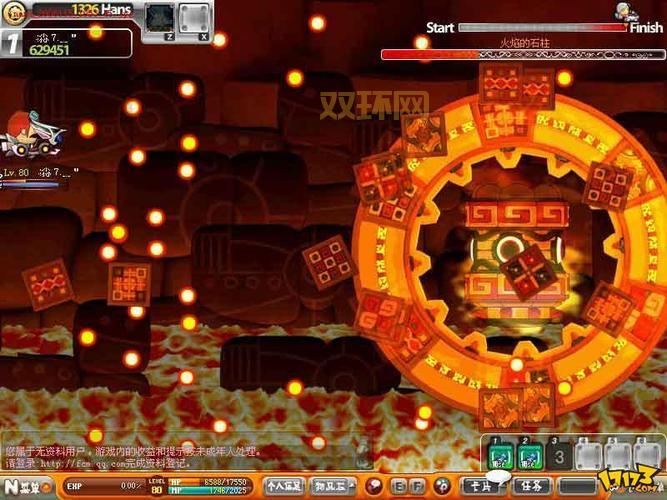
Task: Click the round P button
Action: 440,486
